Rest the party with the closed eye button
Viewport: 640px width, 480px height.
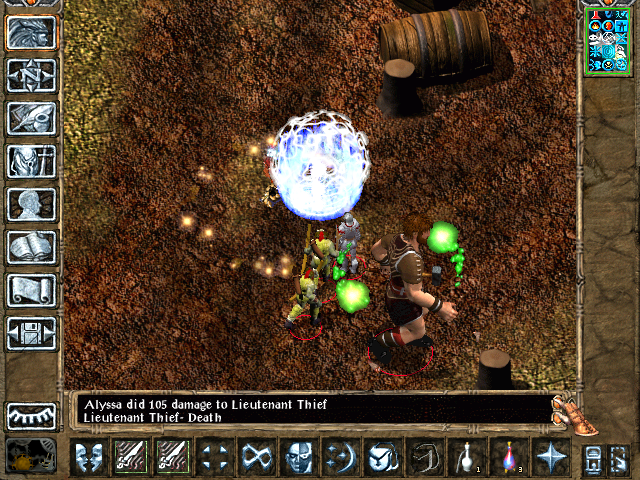31,415
